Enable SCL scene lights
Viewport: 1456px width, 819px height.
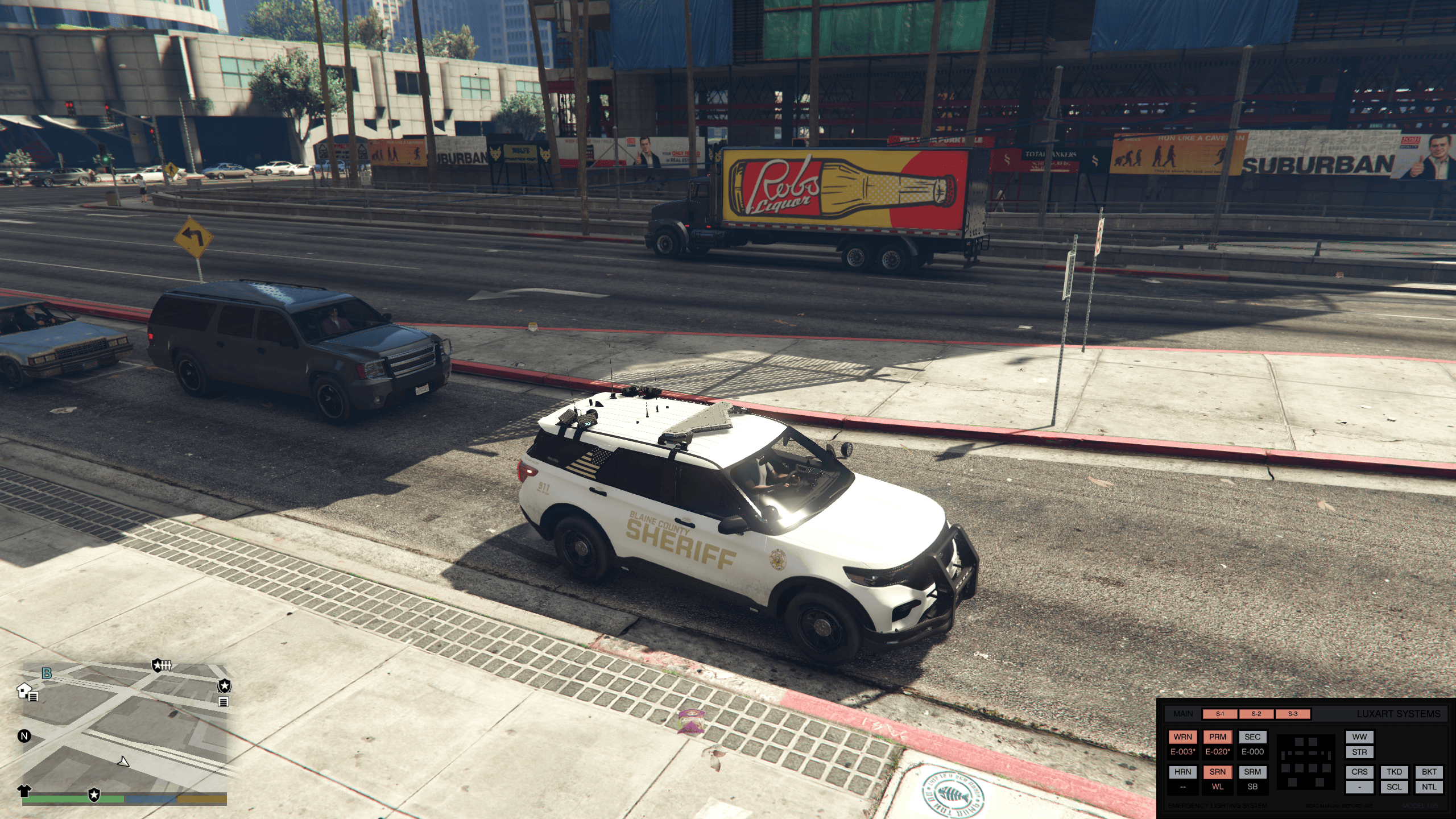coord(1394,787)
